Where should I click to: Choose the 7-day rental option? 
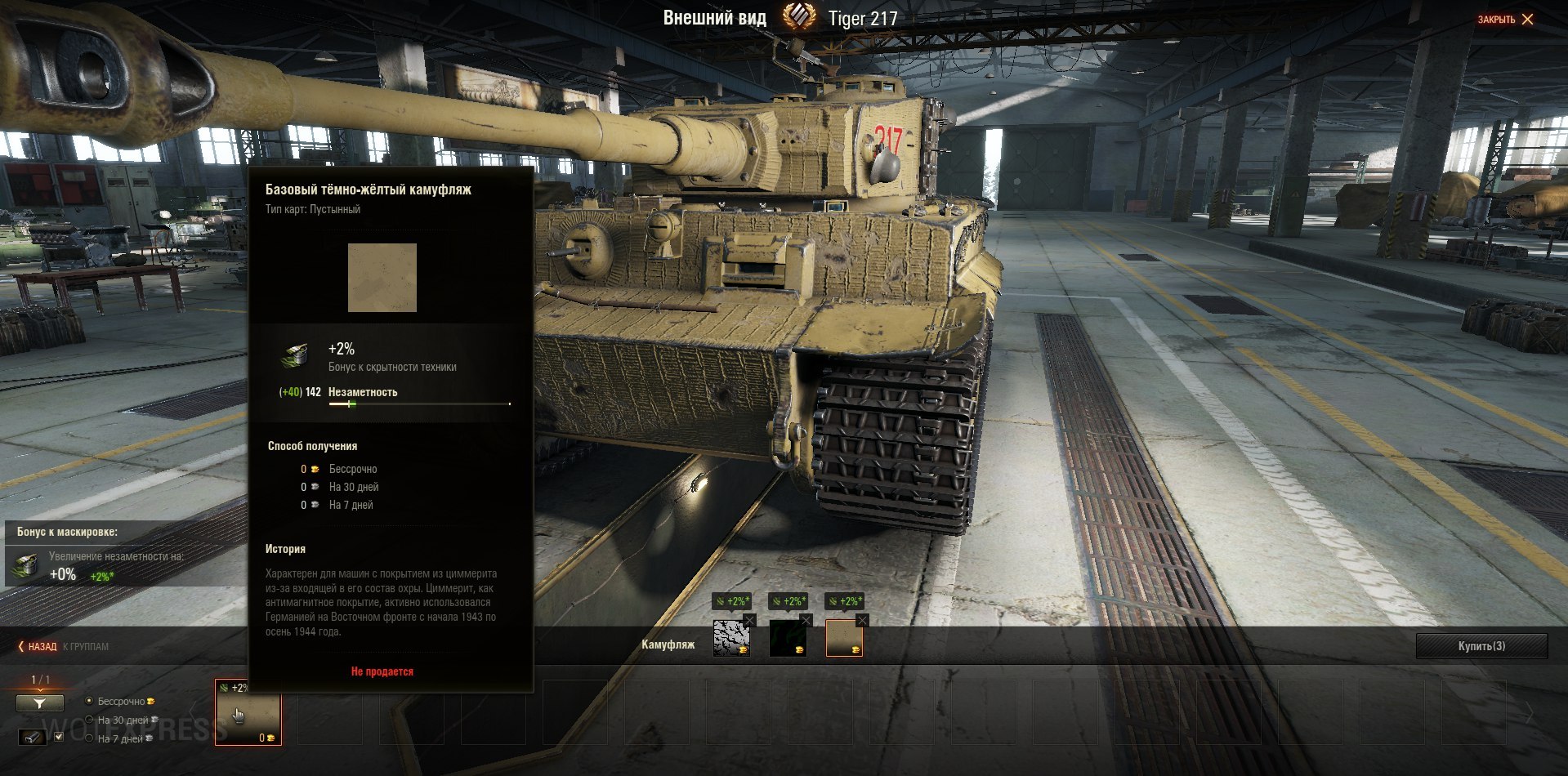point(90,738)
